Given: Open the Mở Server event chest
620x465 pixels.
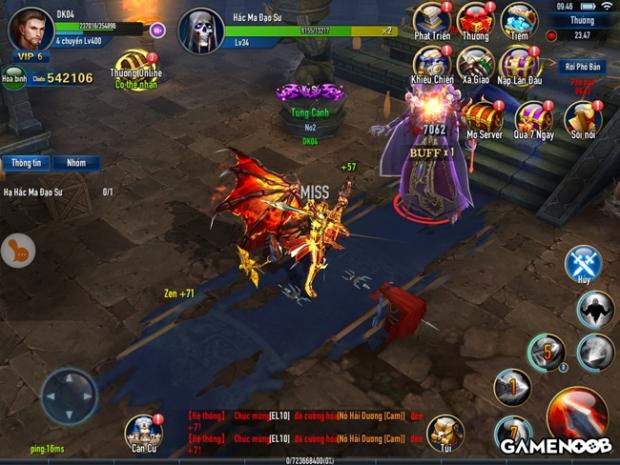Looking at the screenshot, I should 483,116.
